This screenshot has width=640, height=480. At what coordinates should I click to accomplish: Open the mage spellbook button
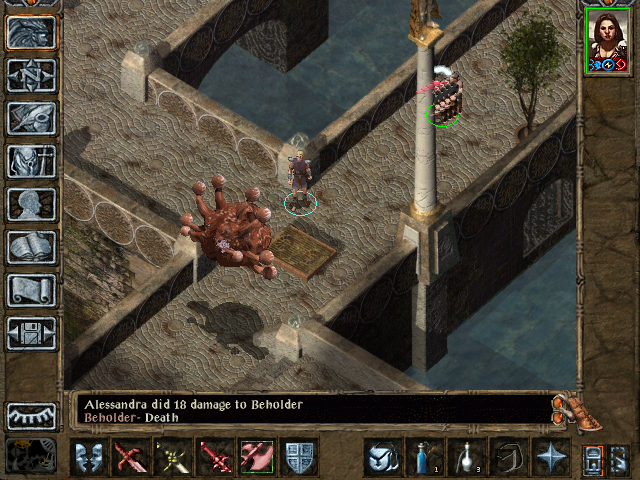coord(31,247)
